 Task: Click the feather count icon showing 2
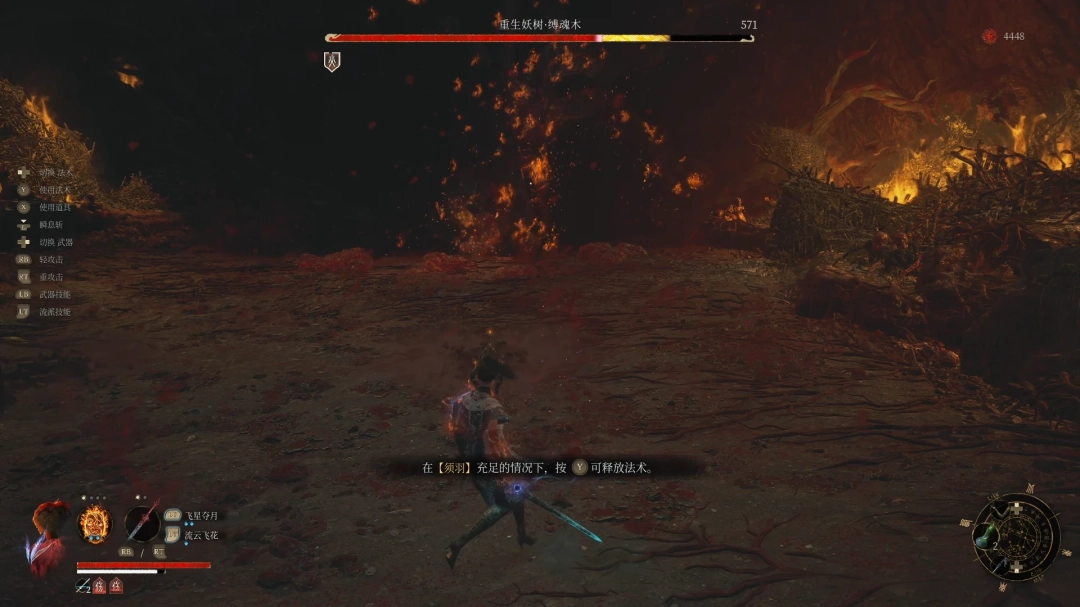pos(83,586)
